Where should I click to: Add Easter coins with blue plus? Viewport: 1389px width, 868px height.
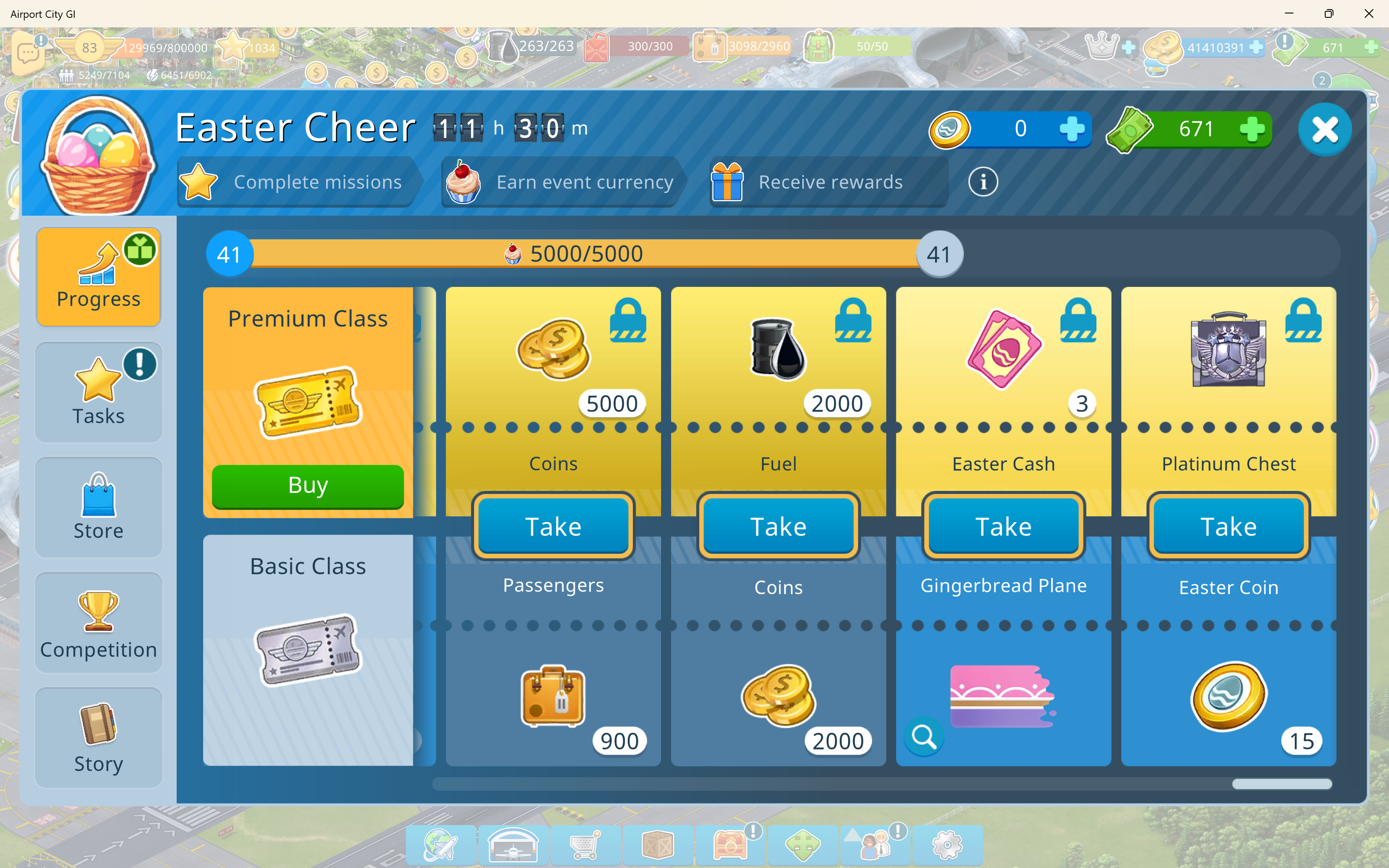1072,128
